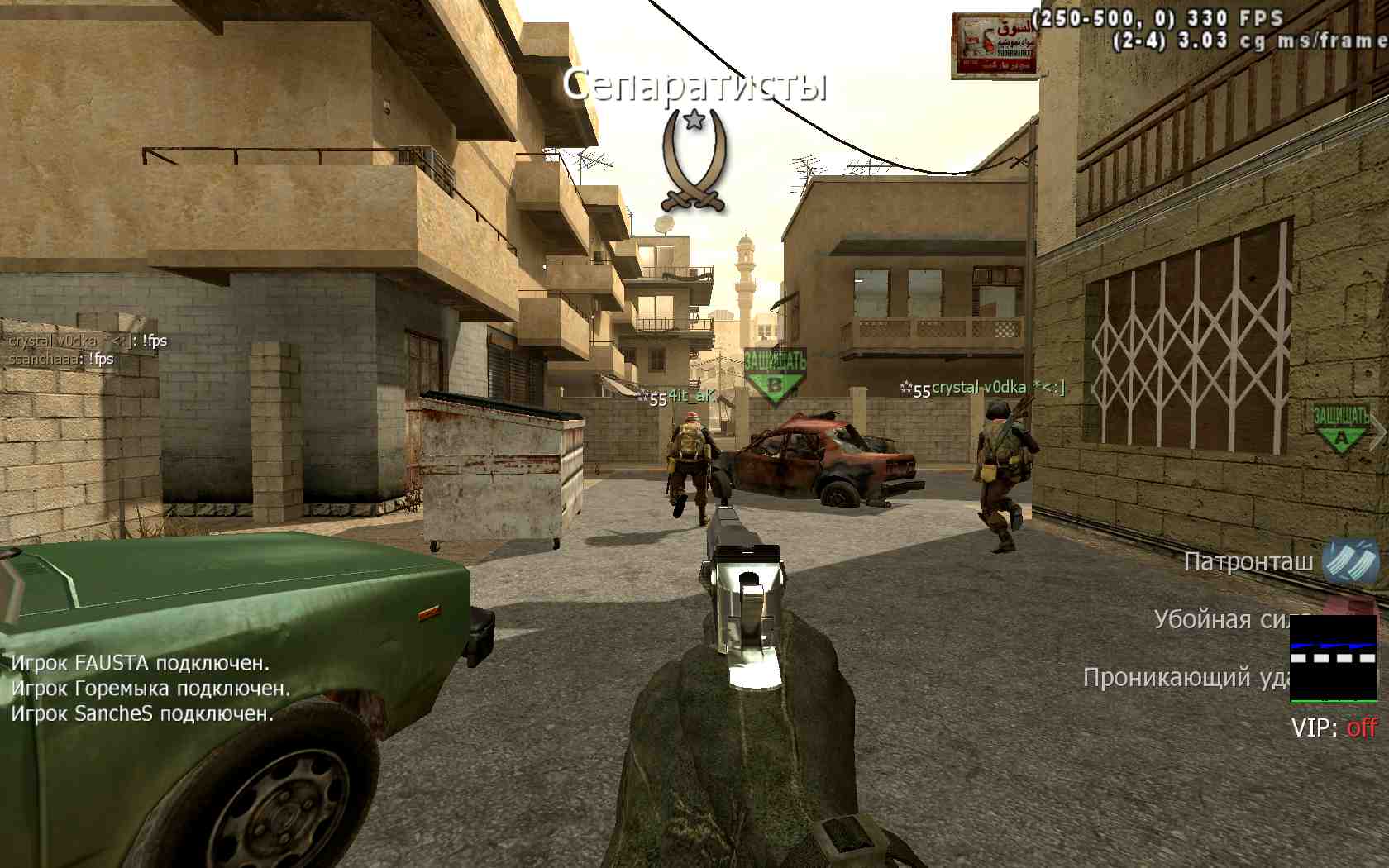1389x868 pixels.
Task: Click the Убойная сила perk label
Action: (1221, 620)
